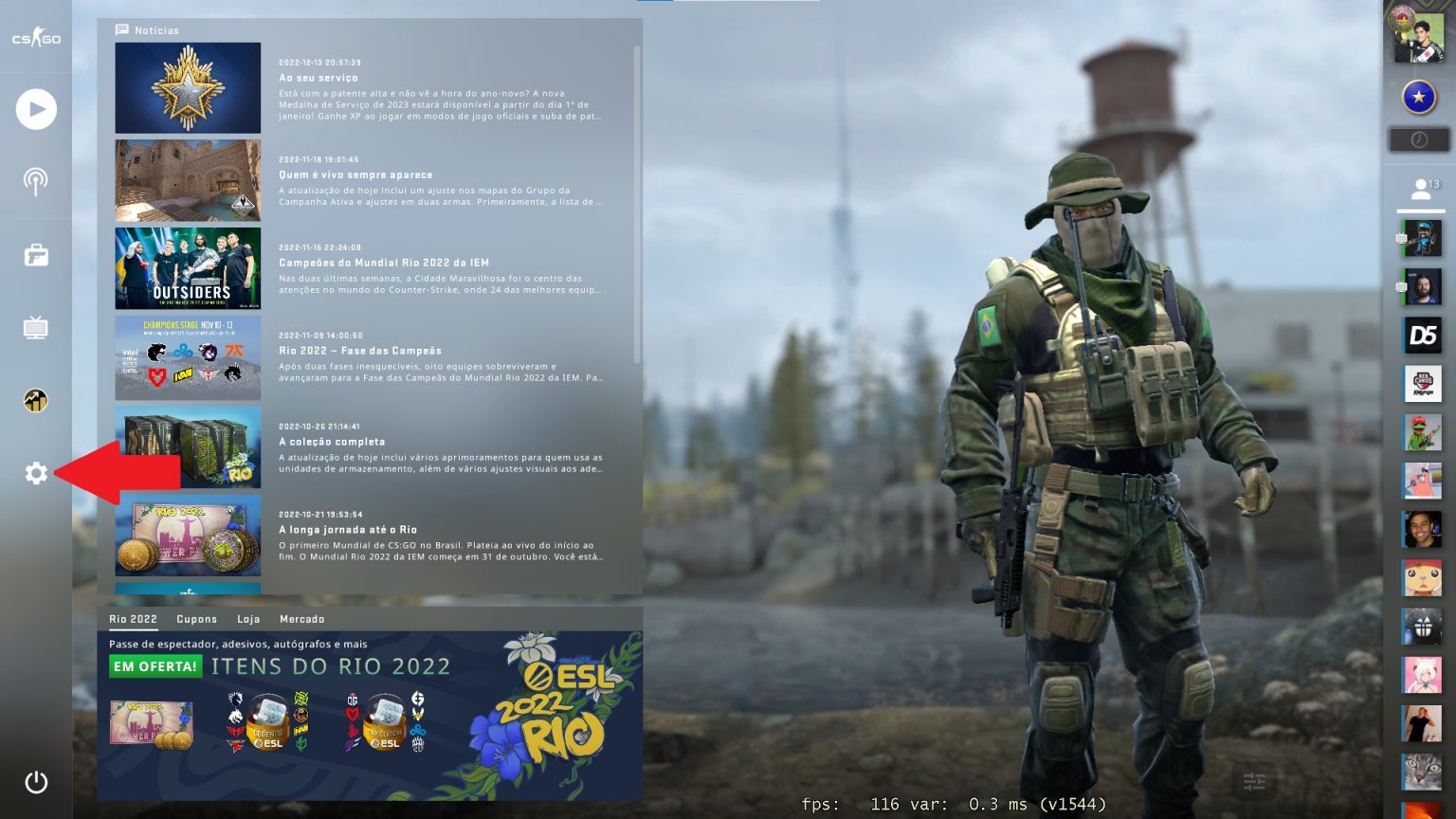The height and width of the screenshot is (819, 1456).
Task: Open the Play menu via the play icon
Action: tap(36, 109)
